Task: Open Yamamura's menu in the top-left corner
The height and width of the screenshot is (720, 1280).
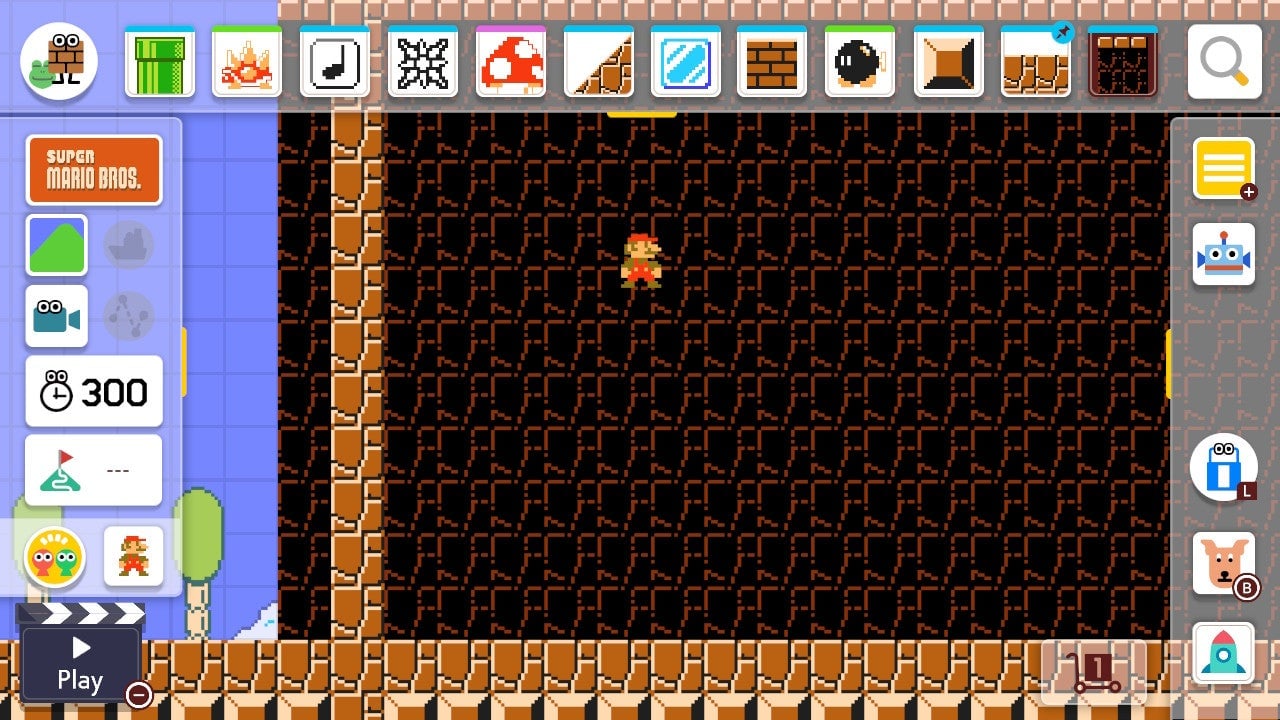Action: (57, 60)
